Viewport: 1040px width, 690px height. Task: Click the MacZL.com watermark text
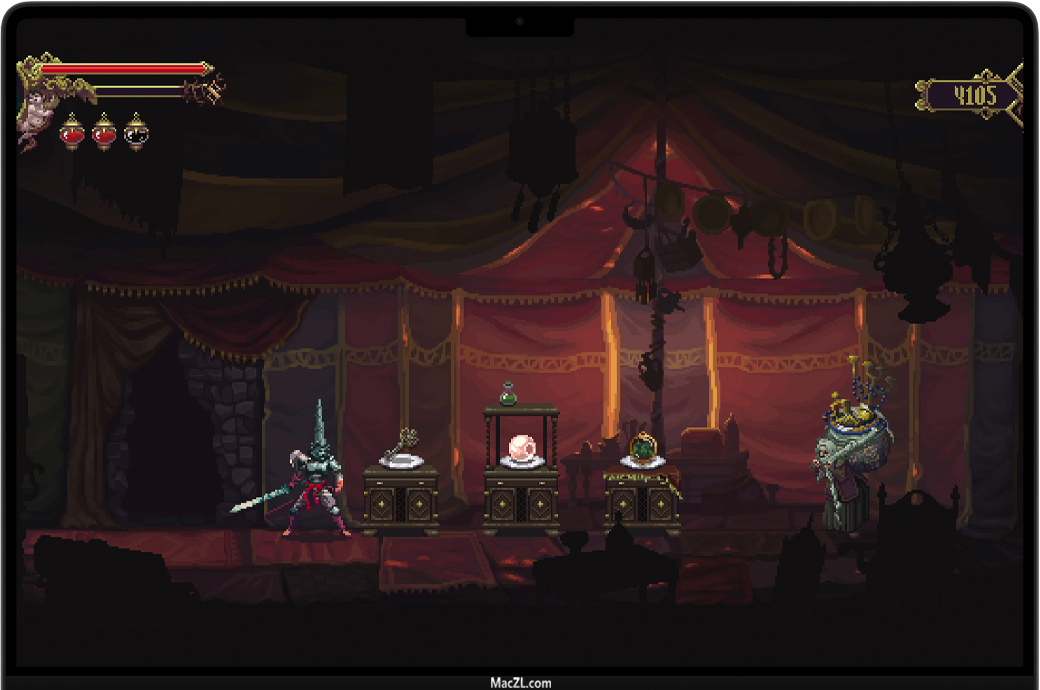click(520, 683)
